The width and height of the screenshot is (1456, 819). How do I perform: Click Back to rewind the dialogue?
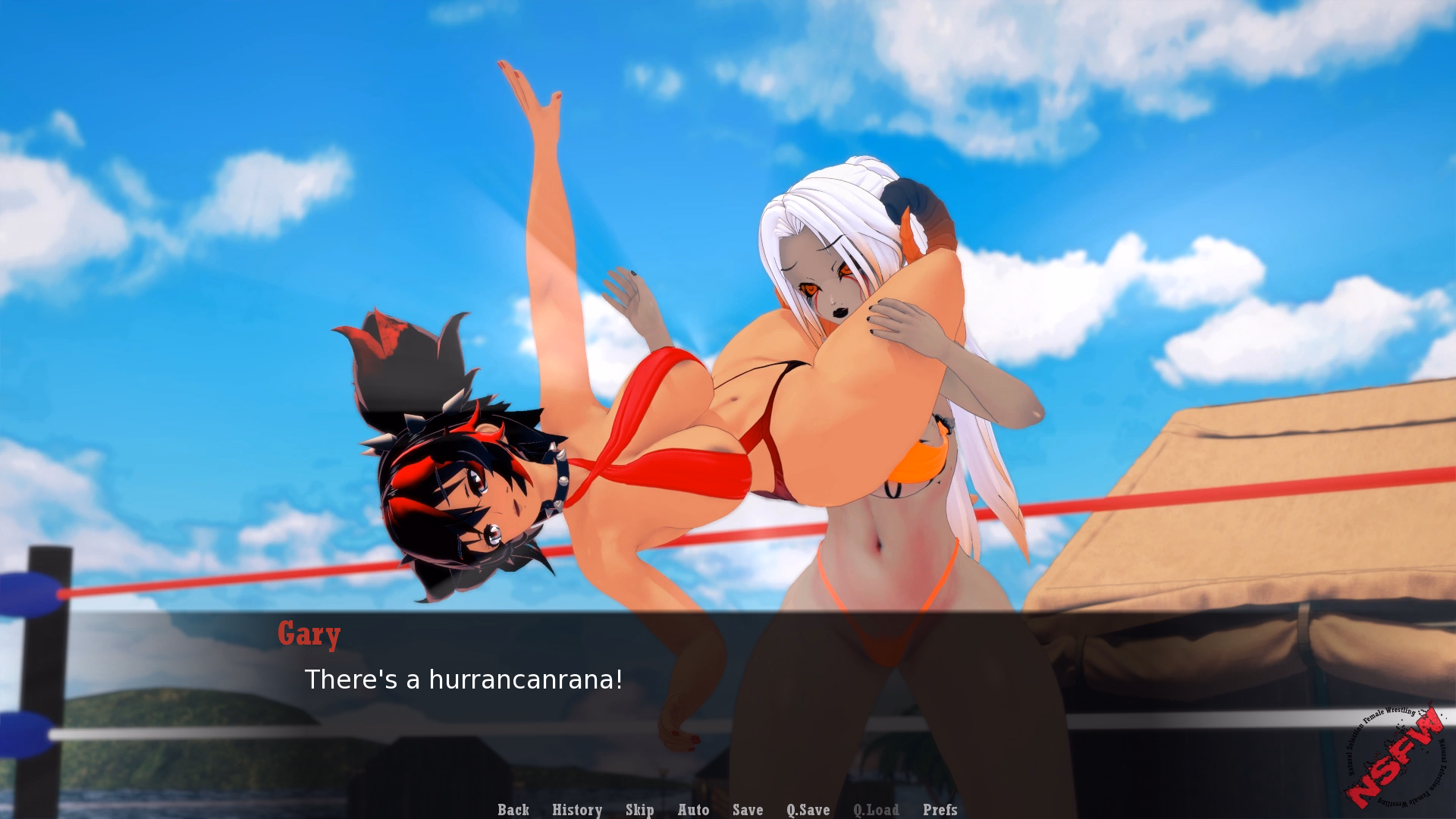click(513, 810)
